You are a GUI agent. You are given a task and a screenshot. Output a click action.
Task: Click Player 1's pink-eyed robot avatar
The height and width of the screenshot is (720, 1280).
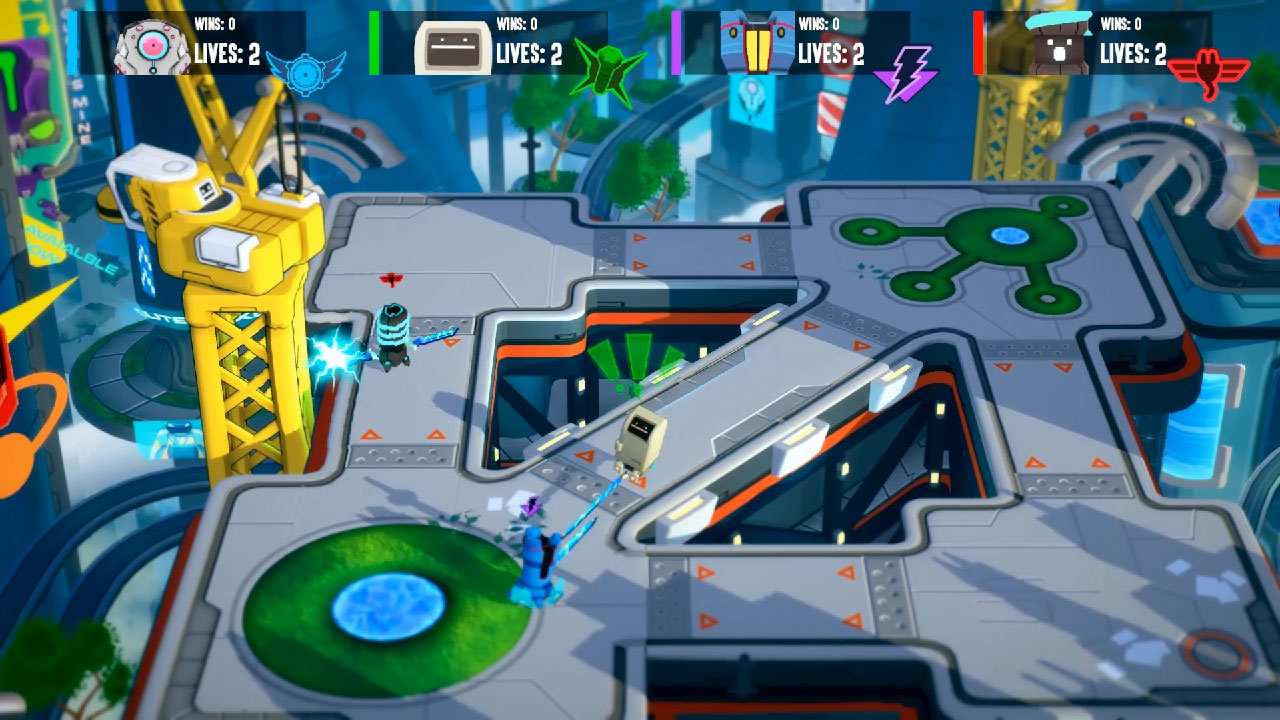[x=152, y=45]
